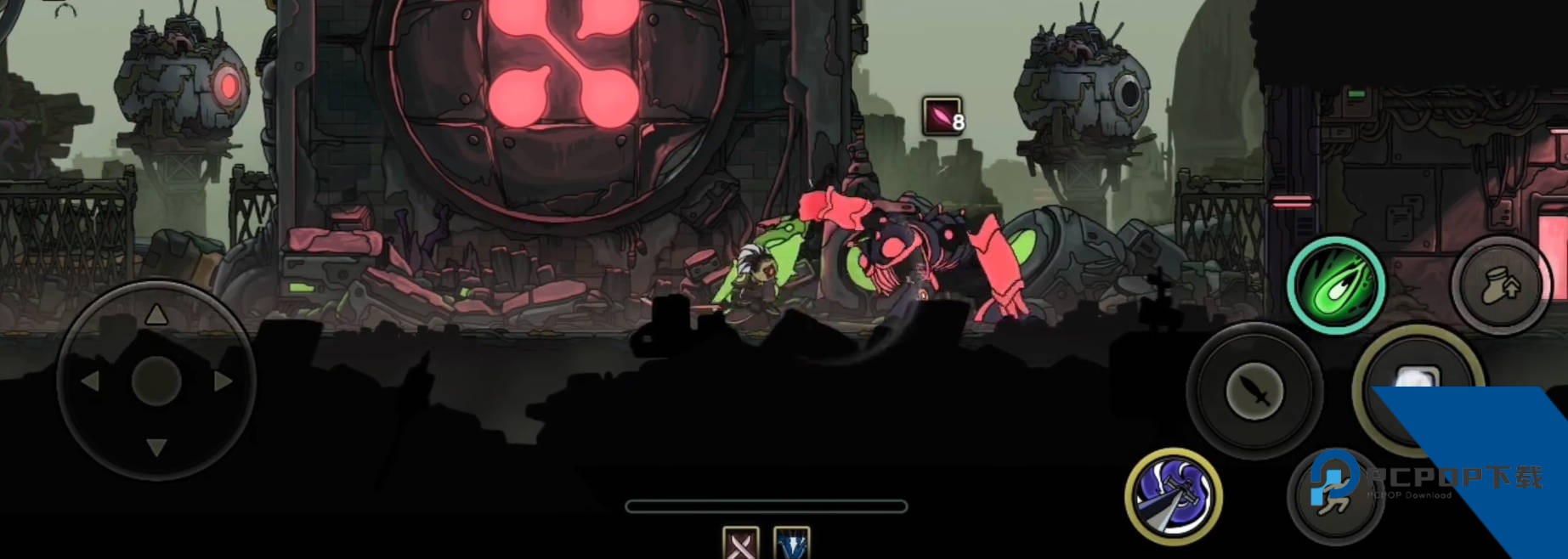Tap the boot jump button
The width and height of the screenshot is (1568, 559).
pyautogui.click(x=1501, y=285)
